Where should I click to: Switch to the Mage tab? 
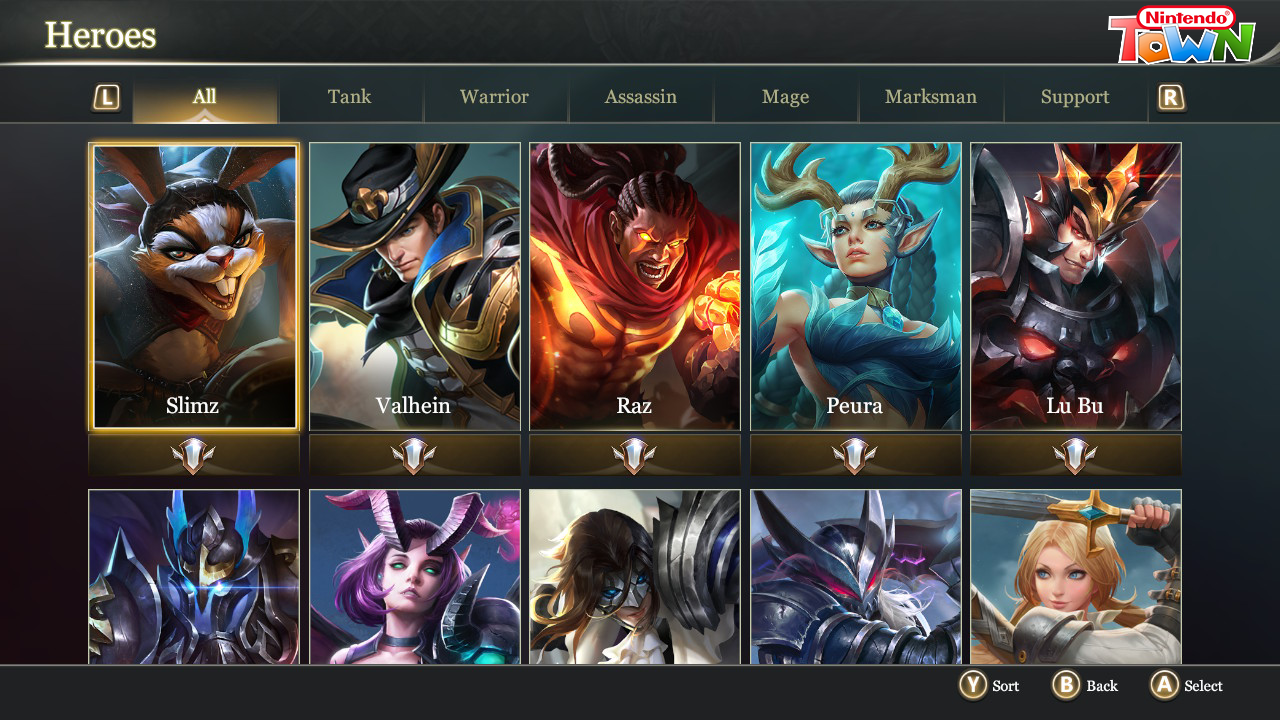click(x=785, y=98)
